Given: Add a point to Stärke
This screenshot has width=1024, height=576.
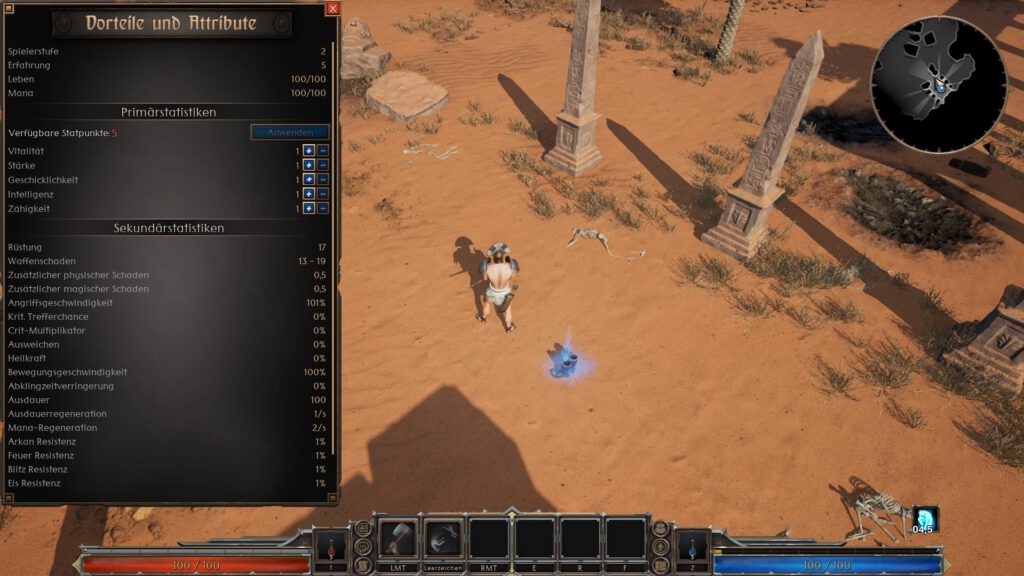Looking at the screenshot, I should pos(310,165).
